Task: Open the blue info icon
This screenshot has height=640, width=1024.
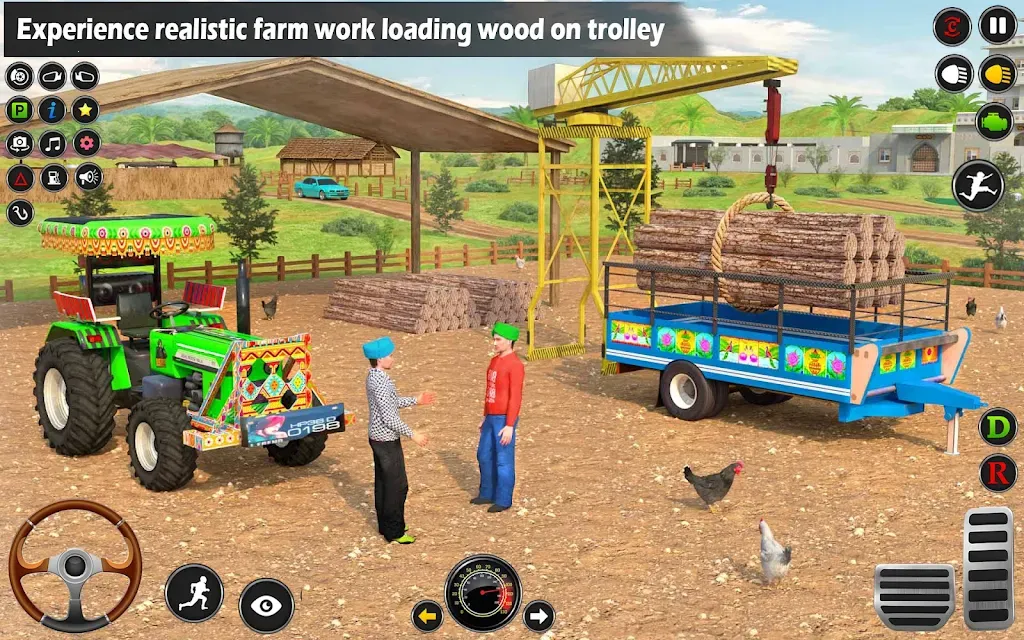Action: coord(52,110)
